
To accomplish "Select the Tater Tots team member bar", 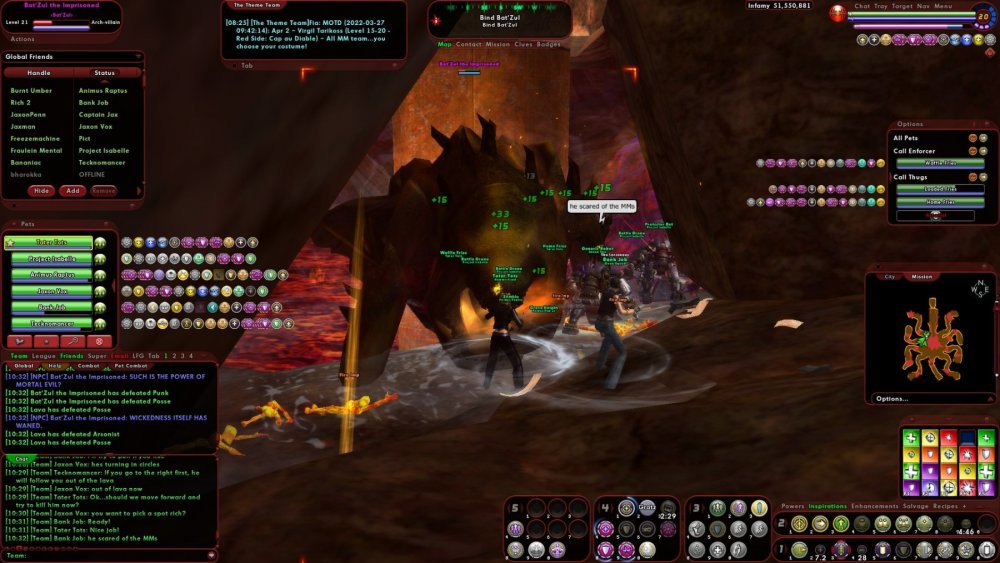I will 51,243.
